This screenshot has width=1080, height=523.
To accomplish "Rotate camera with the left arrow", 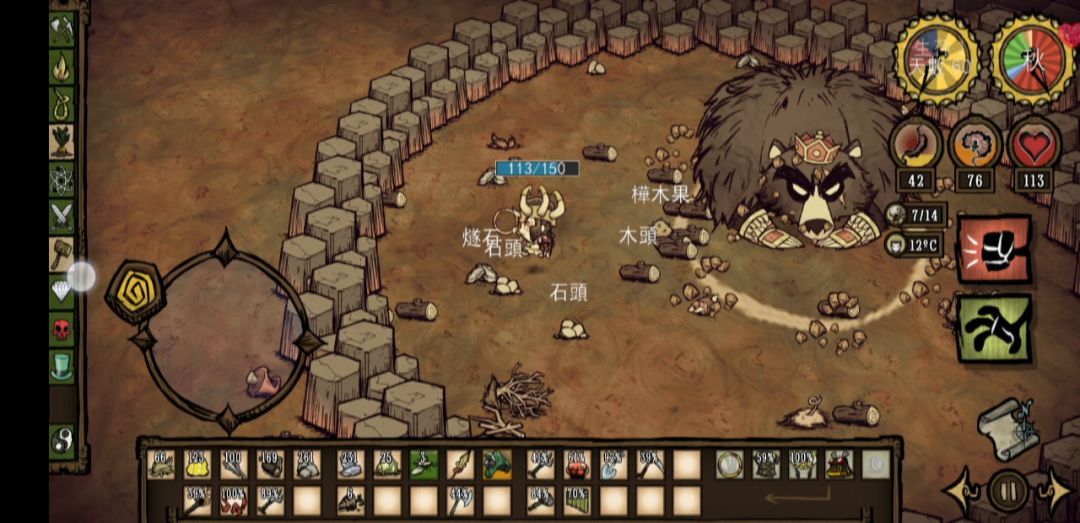I will pos(961,492).
